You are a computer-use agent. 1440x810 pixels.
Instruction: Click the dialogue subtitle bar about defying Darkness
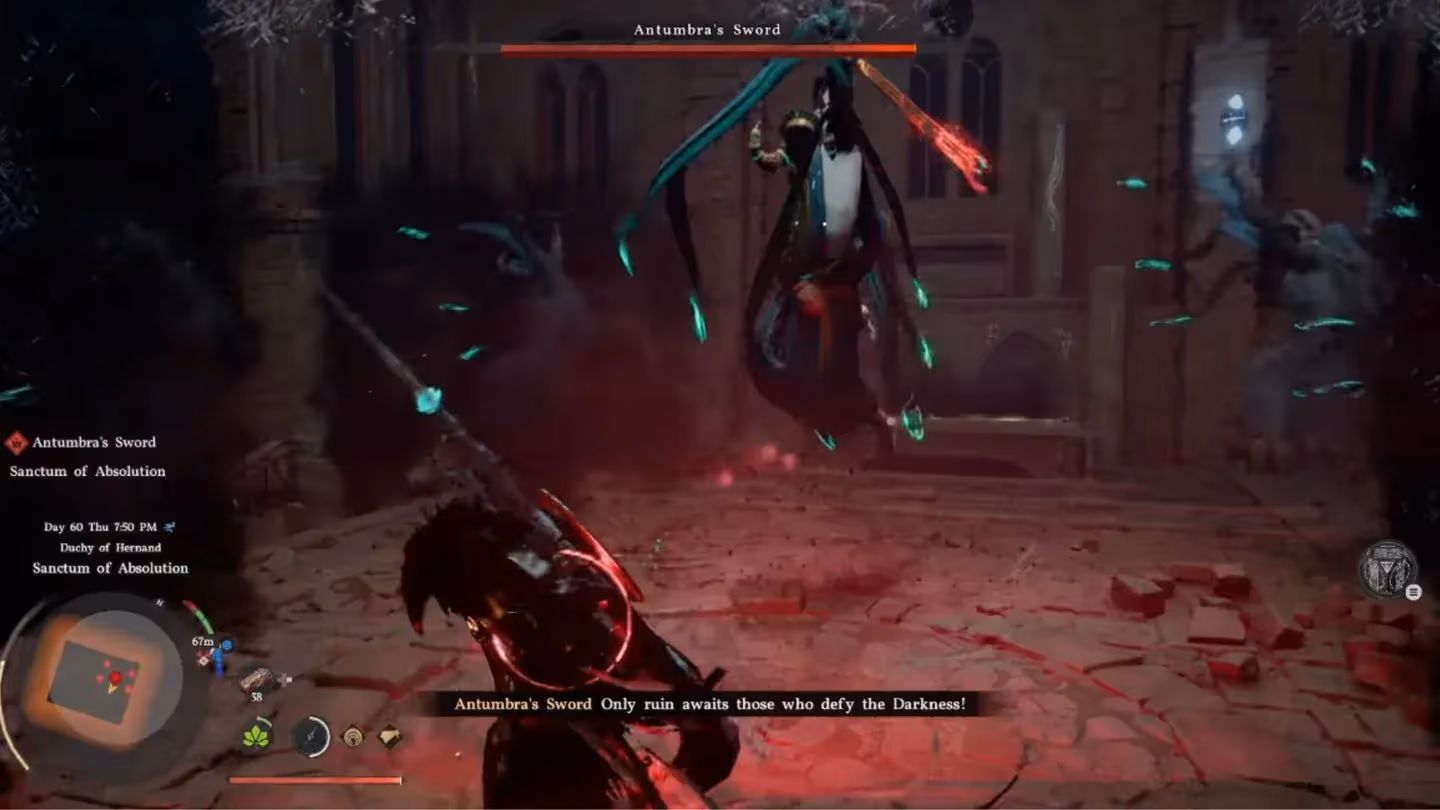[708, 704]
